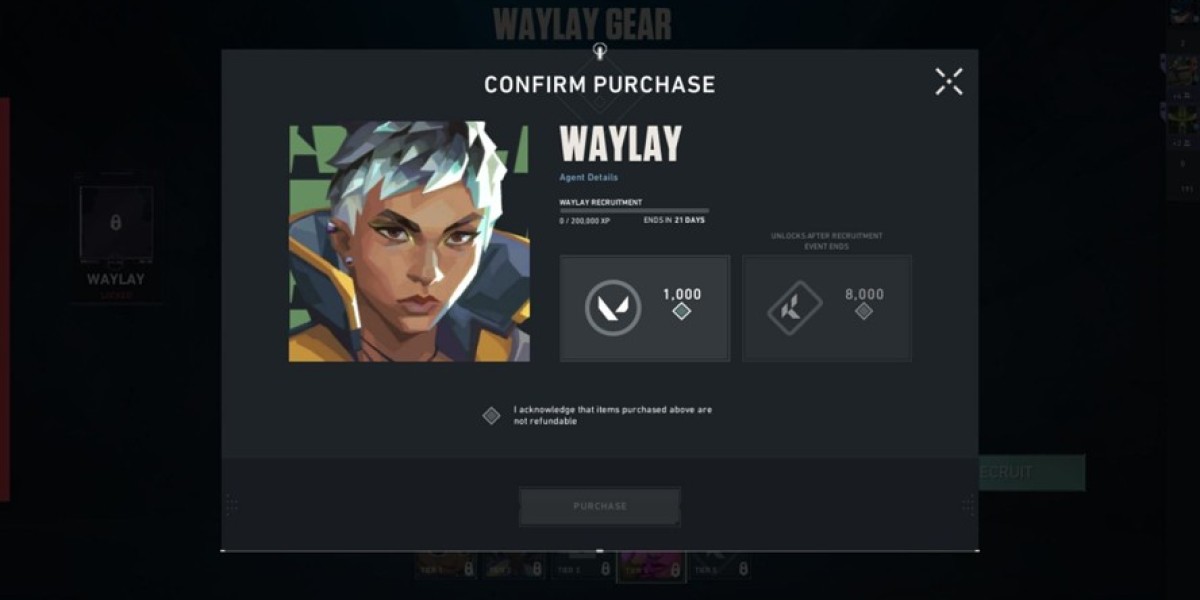
Task: Click Waylay's agent portrait
Action: pos(409,242)
